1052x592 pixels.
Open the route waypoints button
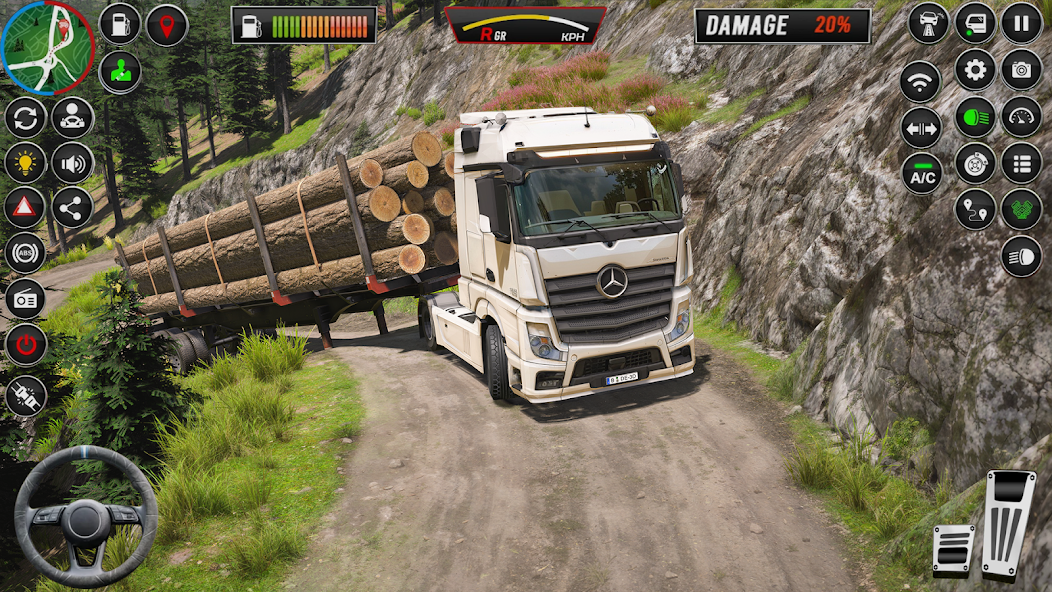(x=975, y=209)
